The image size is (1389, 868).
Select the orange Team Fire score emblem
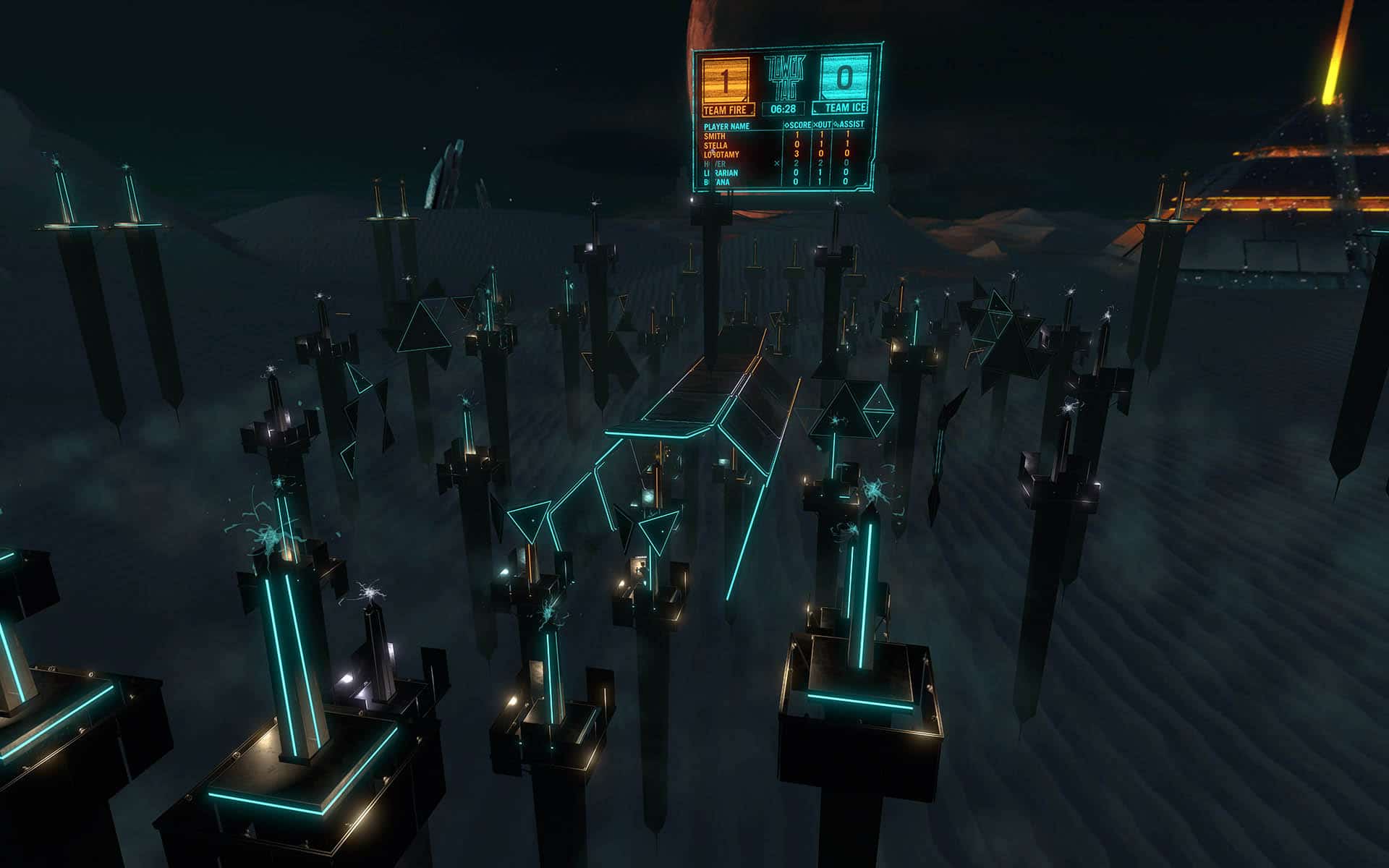click(726, 80)
